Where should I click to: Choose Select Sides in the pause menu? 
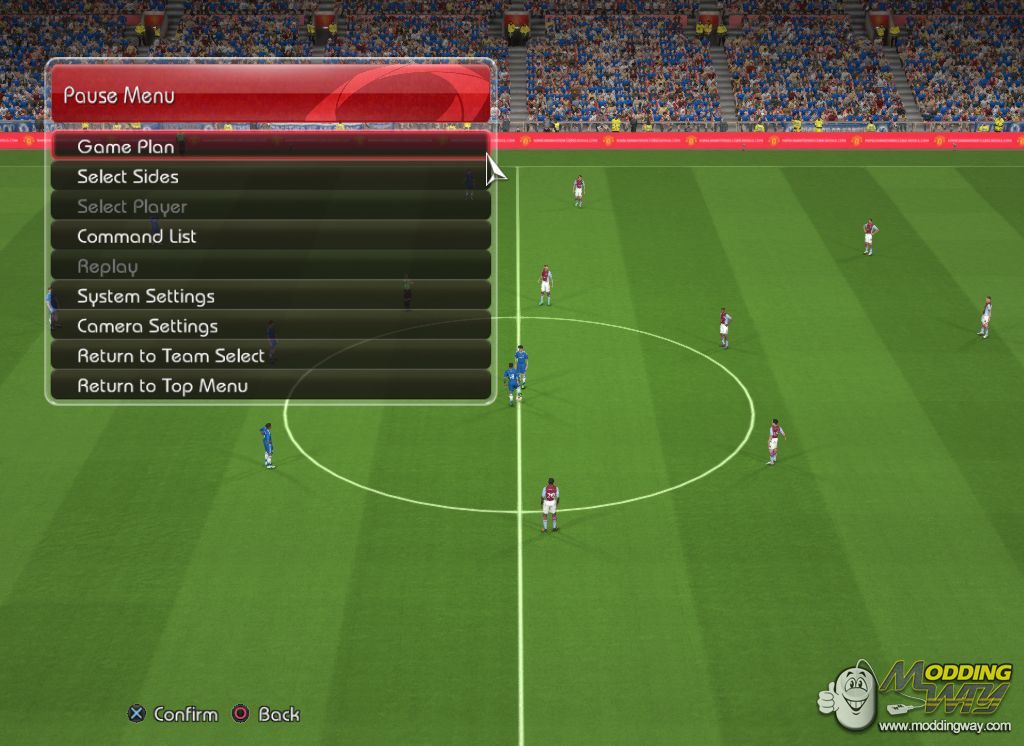pos(128,177)
